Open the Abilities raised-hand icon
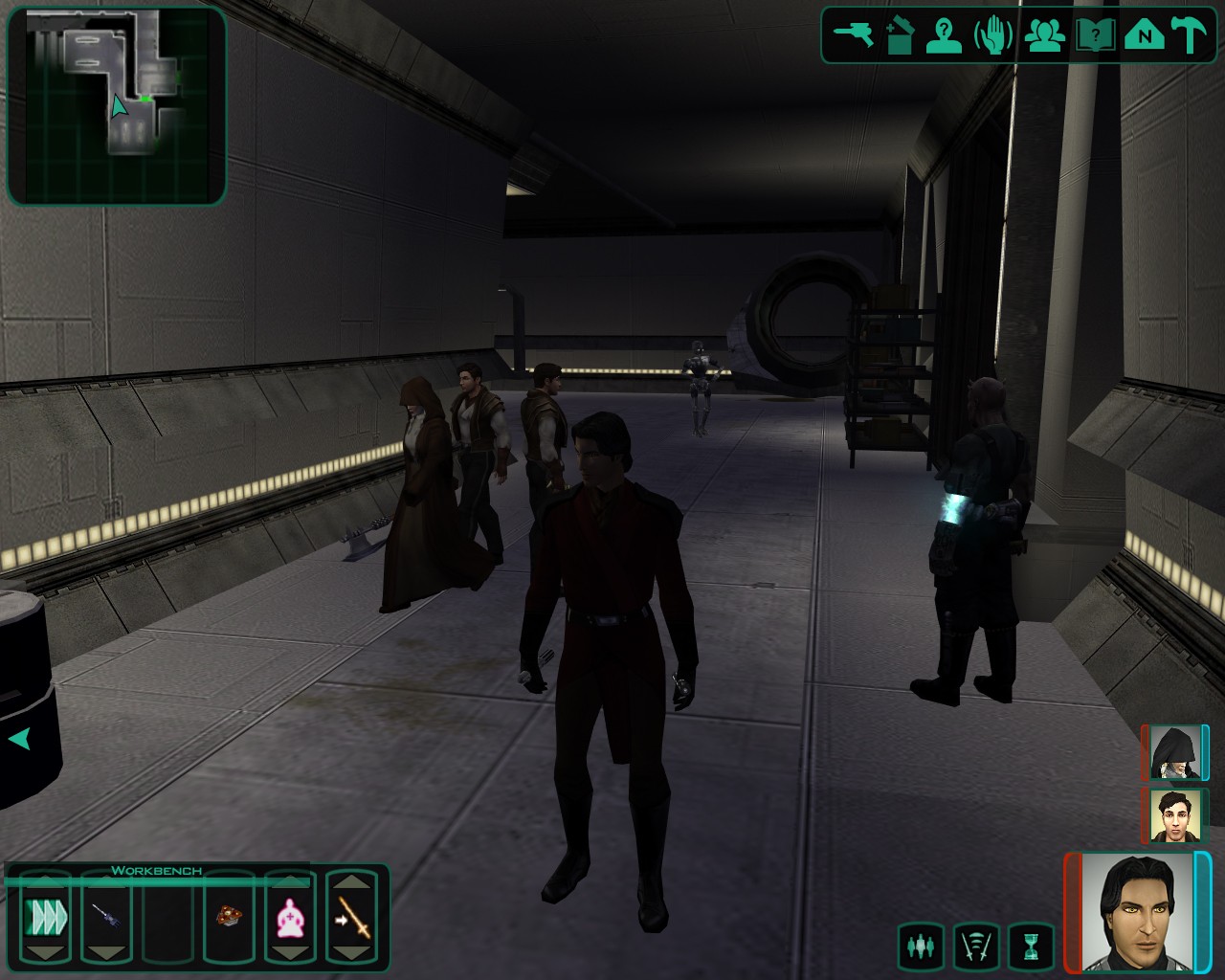Screen dimensions: 1225x980 click(994, 36)
